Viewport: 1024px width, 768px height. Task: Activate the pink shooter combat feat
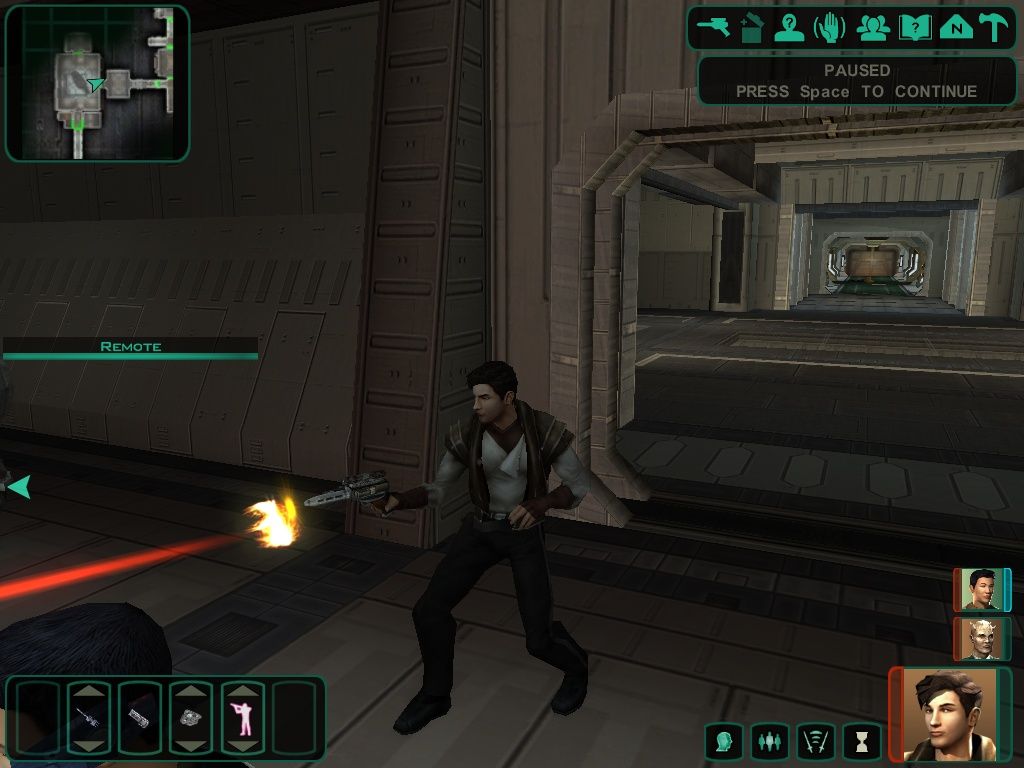tap(242, 718)
